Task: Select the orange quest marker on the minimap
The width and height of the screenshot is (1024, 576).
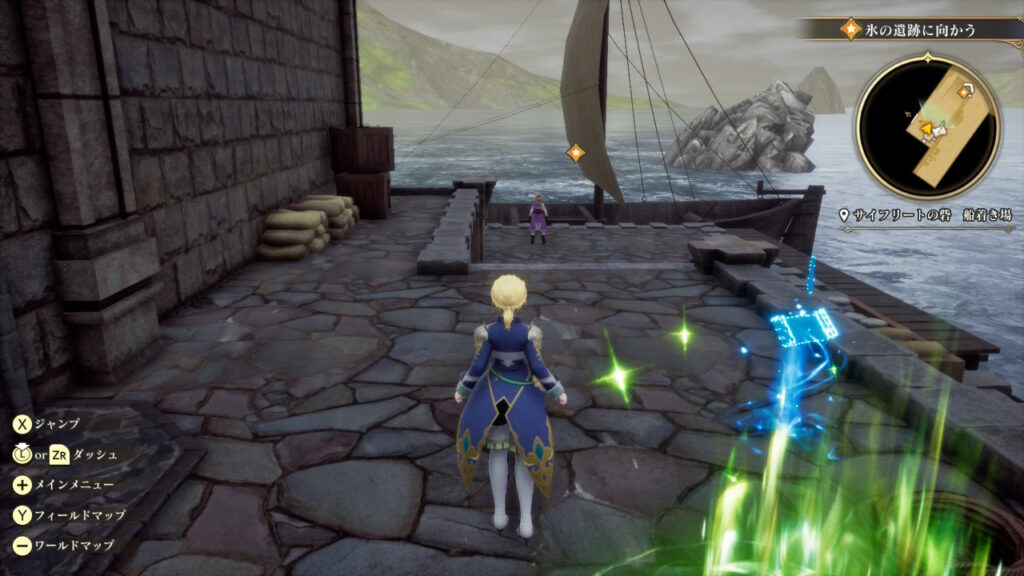Action: (966, 92)
